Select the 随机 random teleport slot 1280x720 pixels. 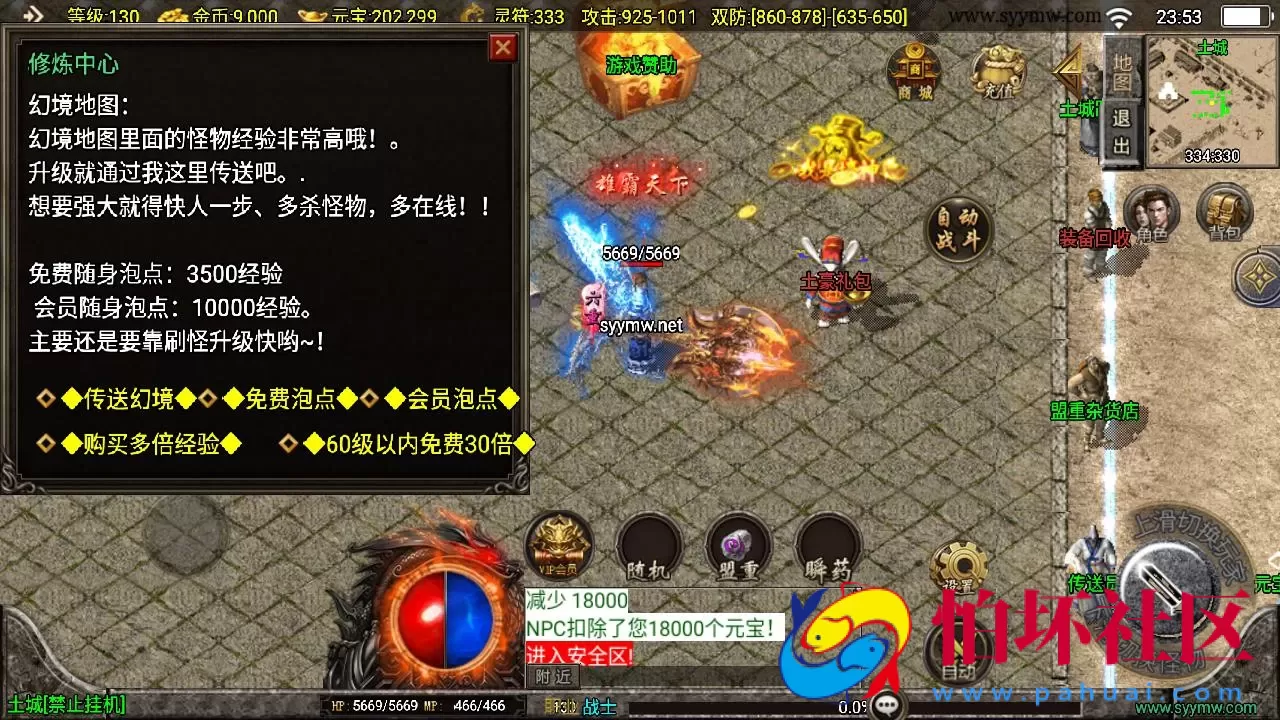pyautogui.click(x=648, y=545)
